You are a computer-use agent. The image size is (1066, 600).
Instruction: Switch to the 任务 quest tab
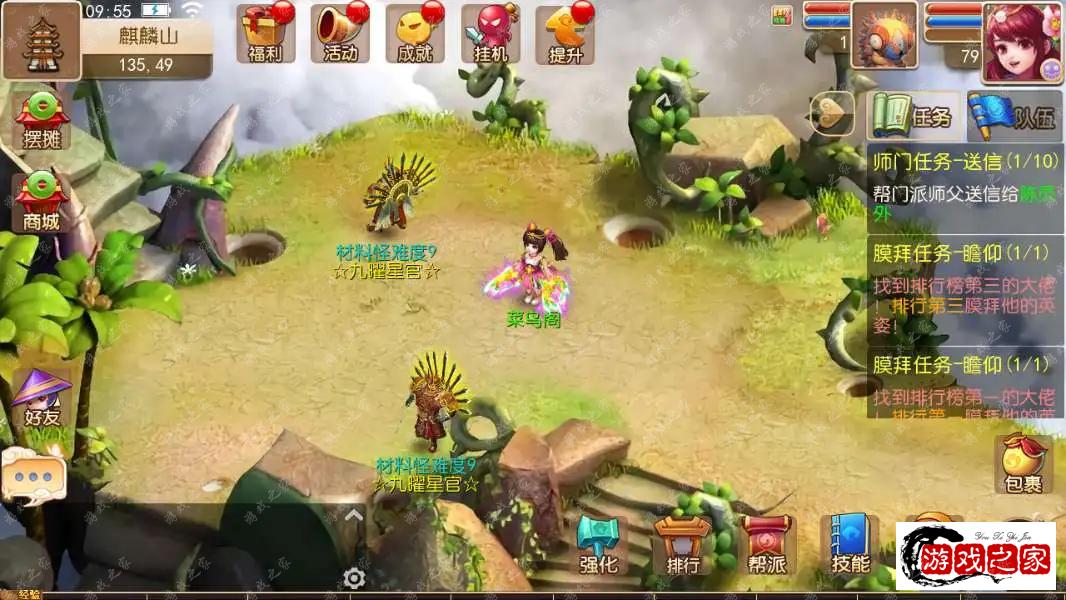pos(914,116)
